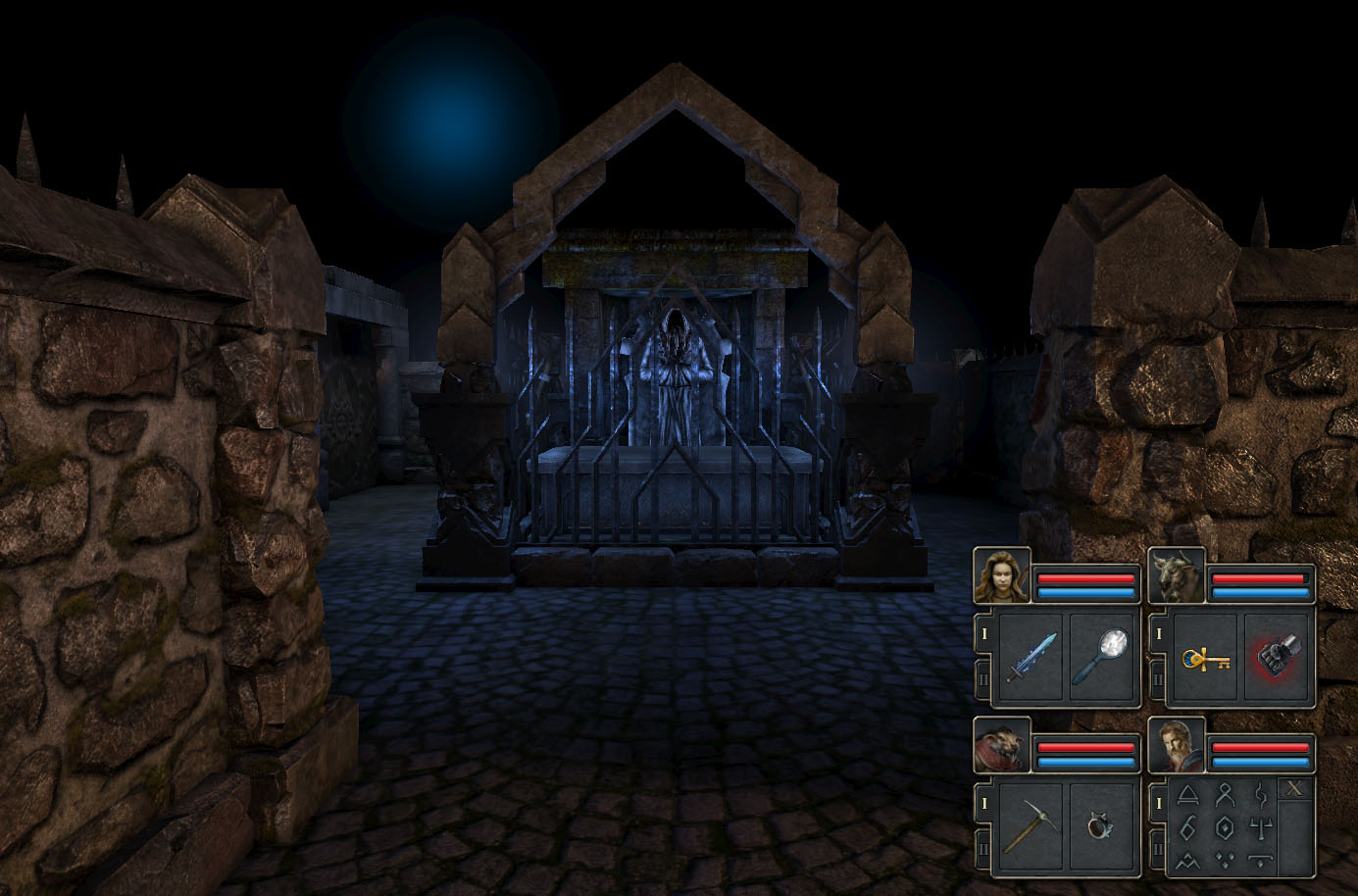Screen dimensions: 1358x896
Task: Select the center hexagon rune
Action: pos(1224,826)
